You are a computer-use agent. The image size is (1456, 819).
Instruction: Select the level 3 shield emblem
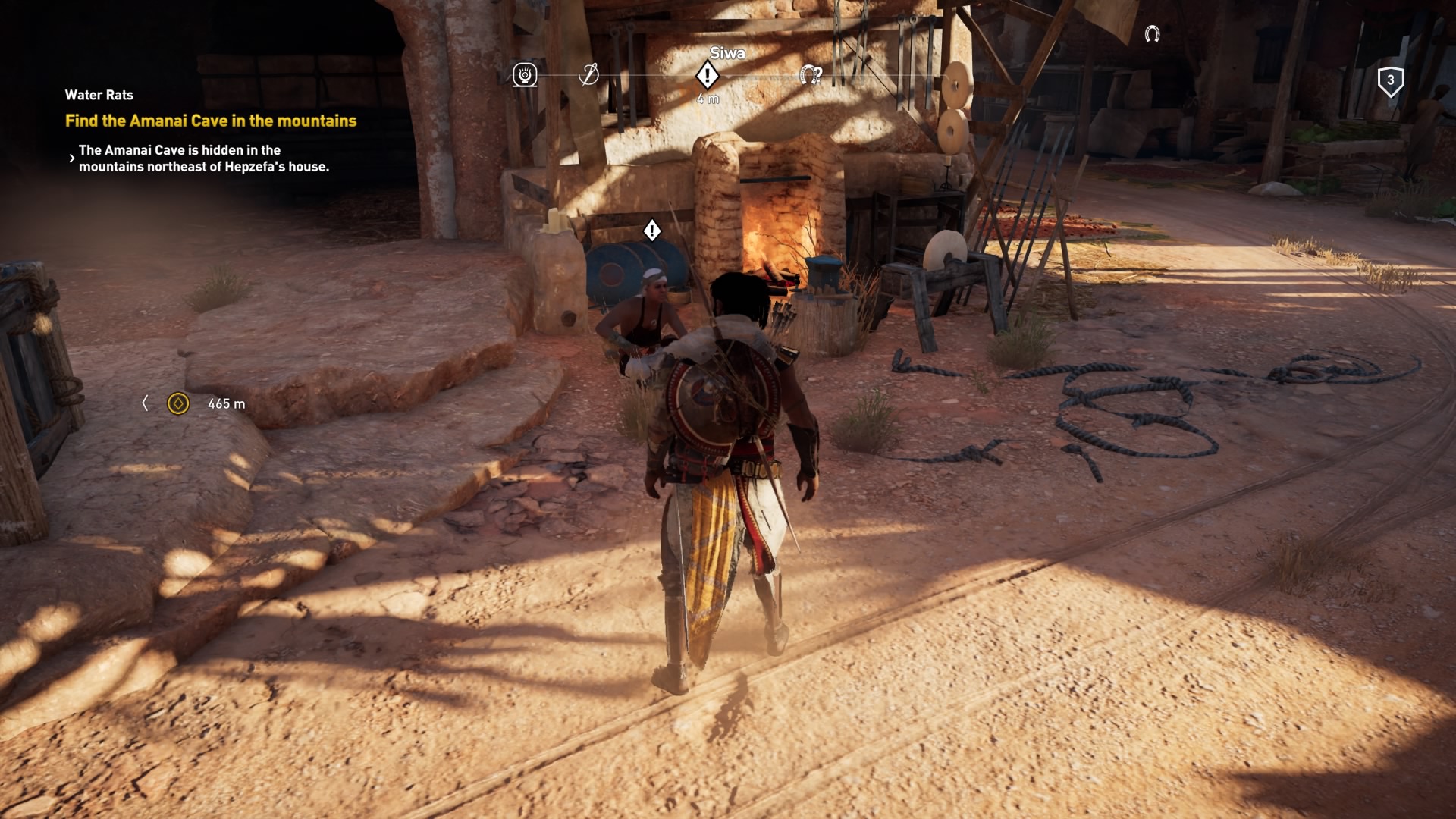(1390, 80)
